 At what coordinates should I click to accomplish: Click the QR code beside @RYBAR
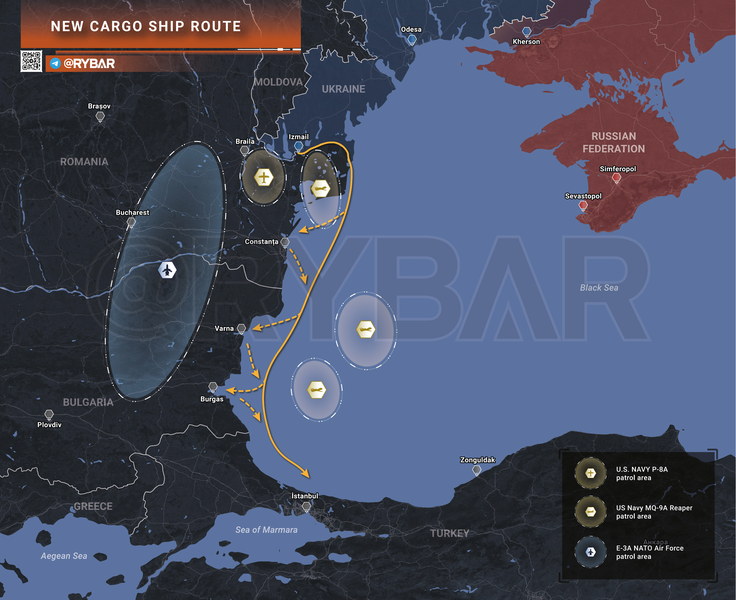click(x=31, y=61)
